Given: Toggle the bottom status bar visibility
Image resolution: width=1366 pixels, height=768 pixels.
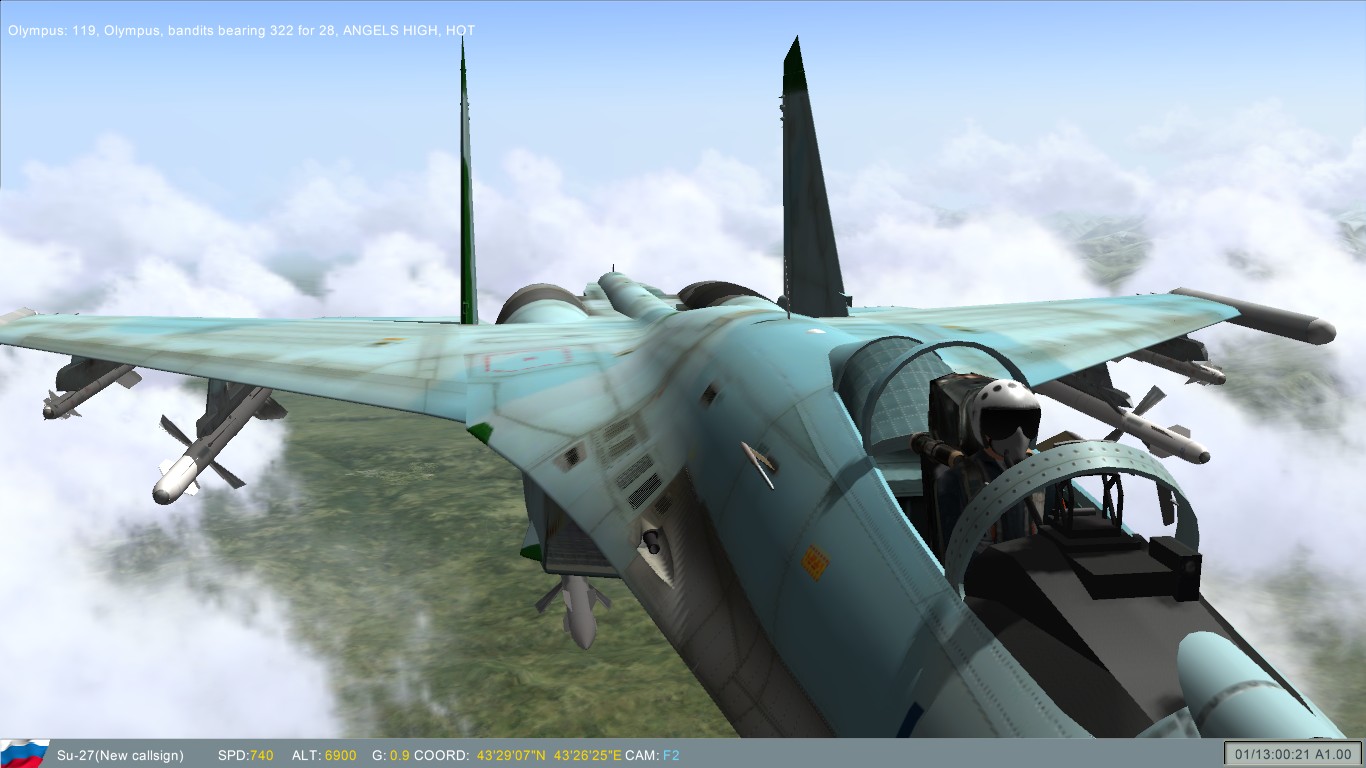Looking at the screenshot, I should 850,755.
